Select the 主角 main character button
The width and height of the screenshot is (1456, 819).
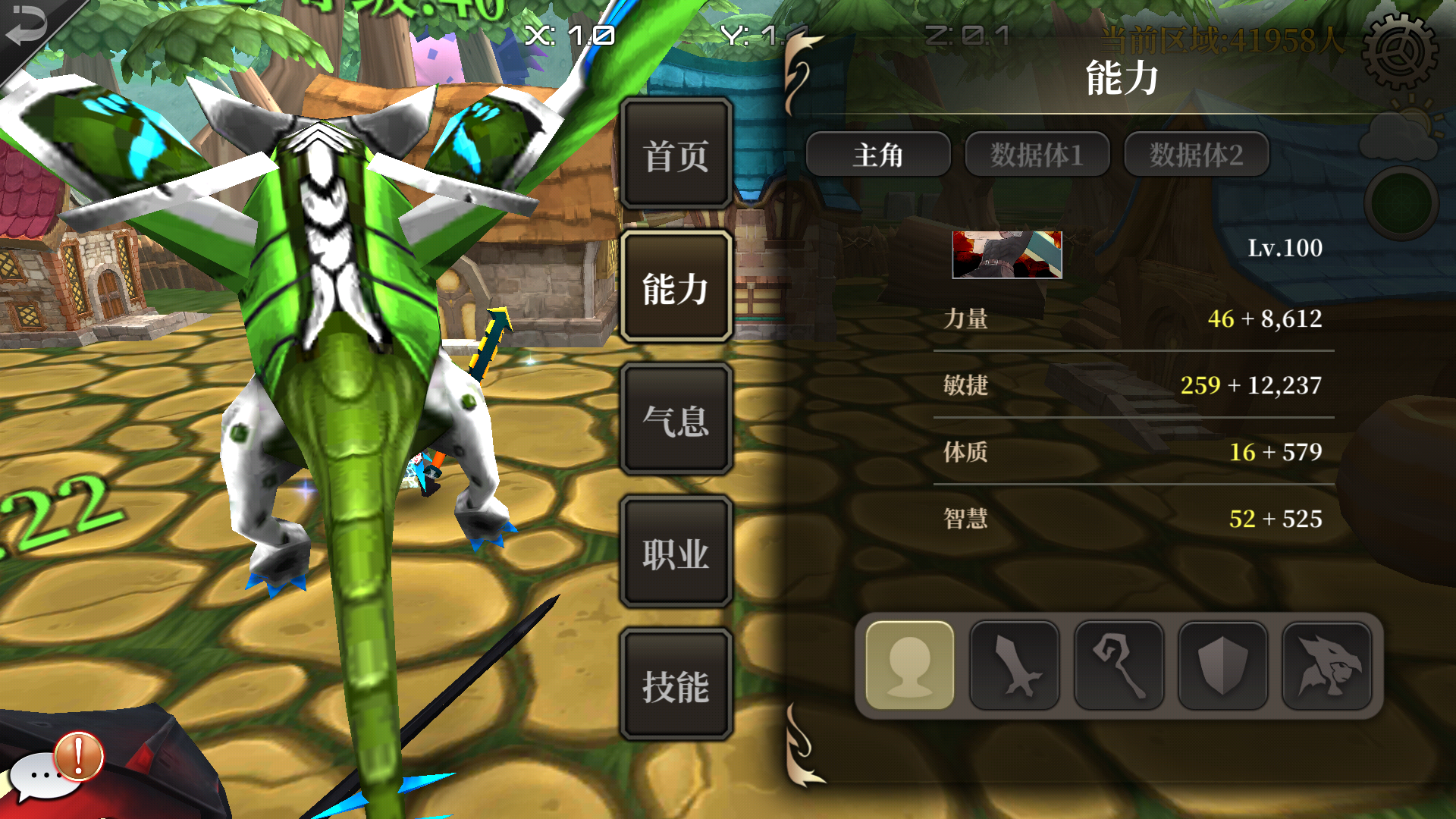click(877, 154)
